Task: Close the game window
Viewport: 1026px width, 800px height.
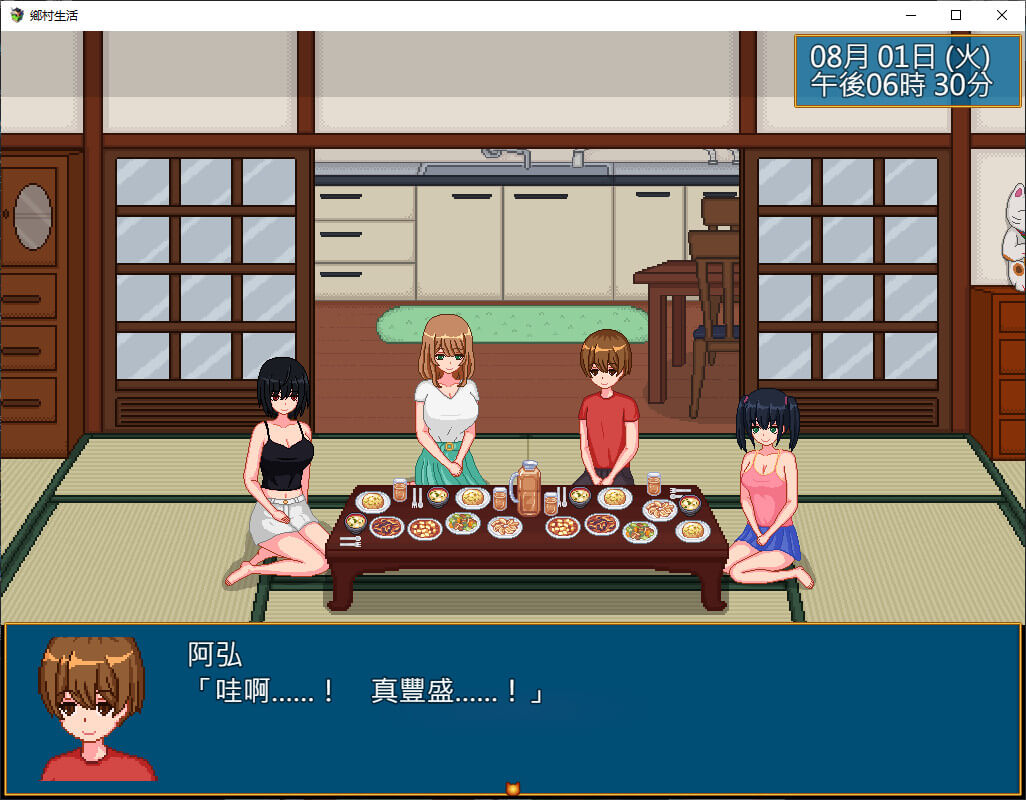Action: click(1002, 15)
